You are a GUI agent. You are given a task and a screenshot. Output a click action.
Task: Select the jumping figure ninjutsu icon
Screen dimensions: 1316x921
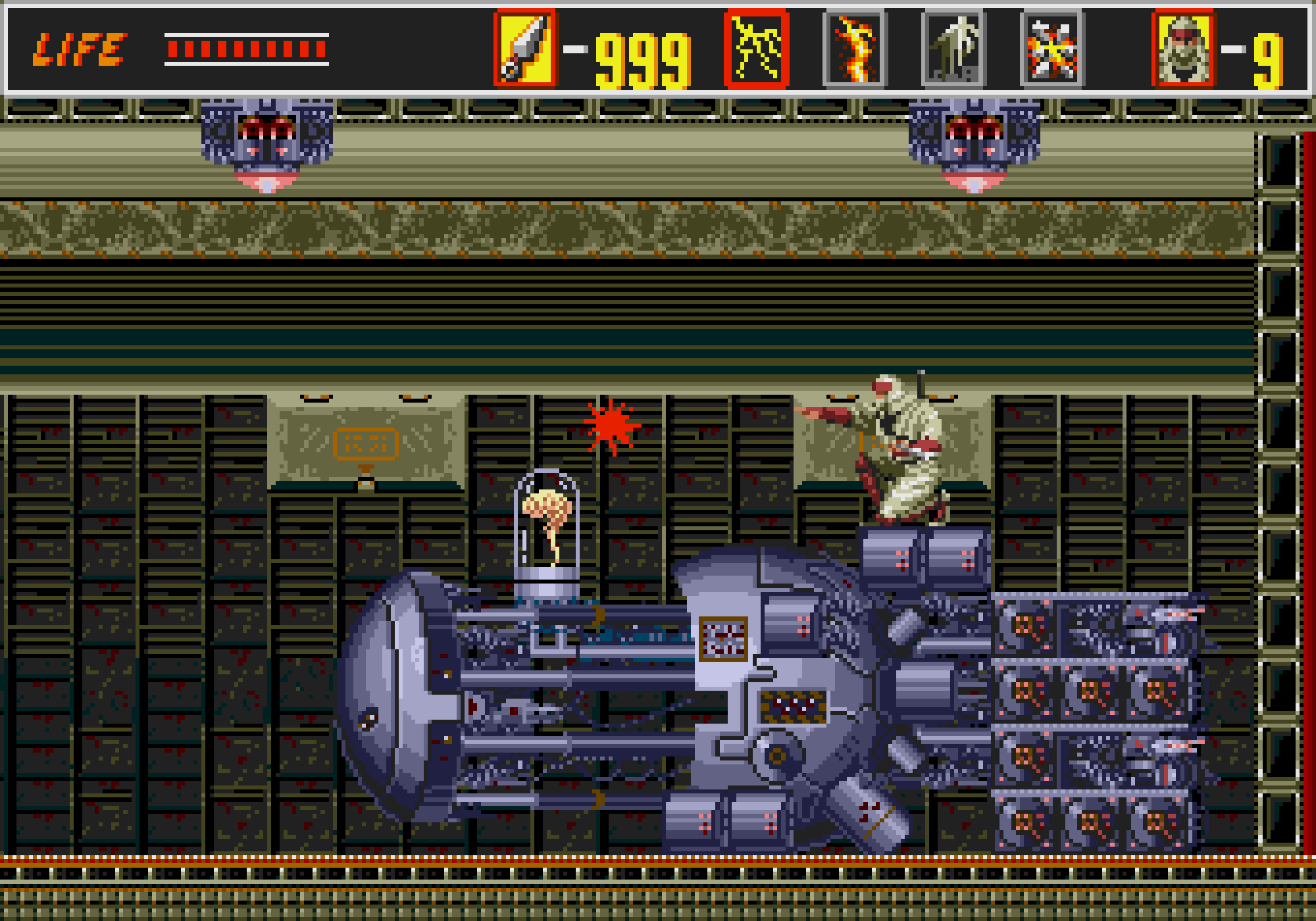click(x=953, y=48)
